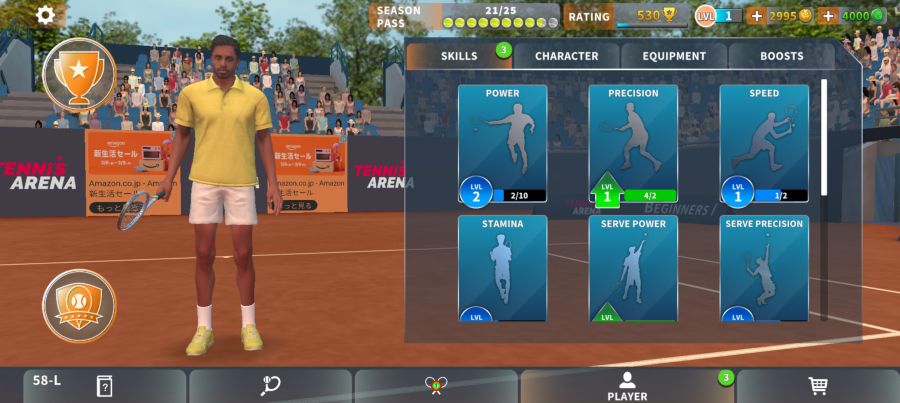This screenshot has width=900, height=403.
Task: Open the Season Pass progress panel
Action: click(x=465, y=16)
